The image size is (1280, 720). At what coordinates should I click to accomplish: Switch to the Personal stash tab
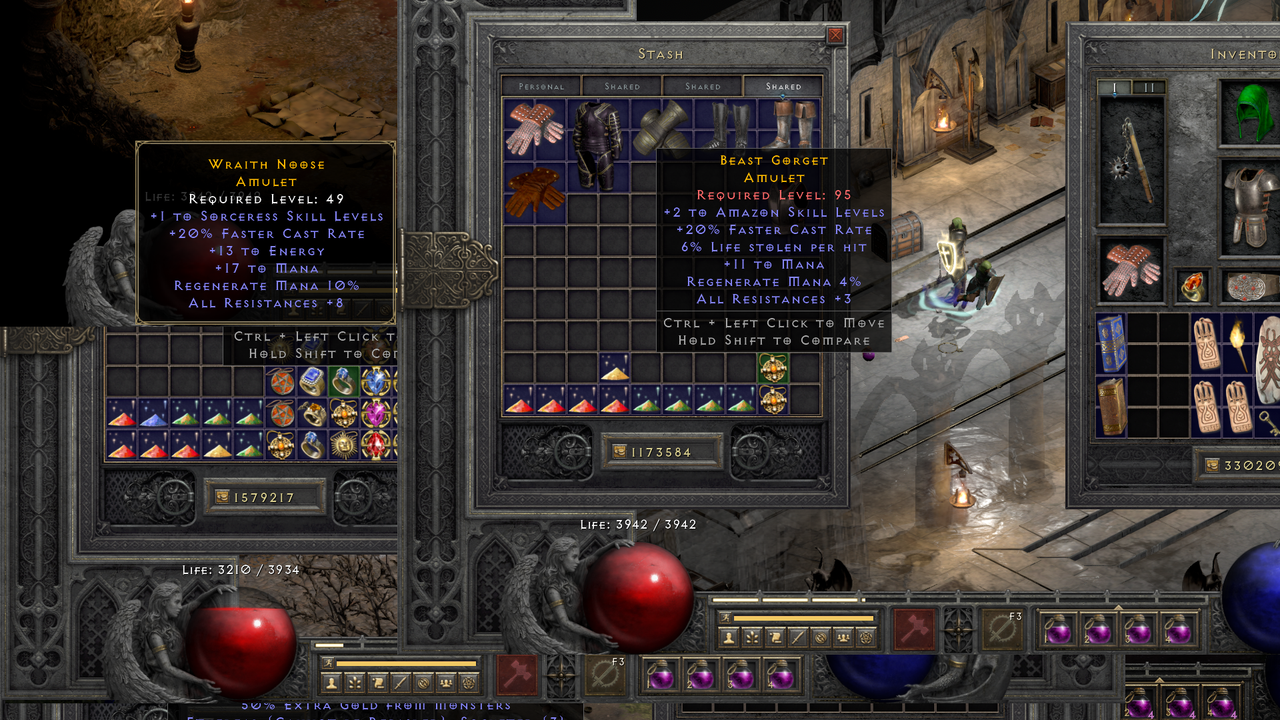point(541,86)
